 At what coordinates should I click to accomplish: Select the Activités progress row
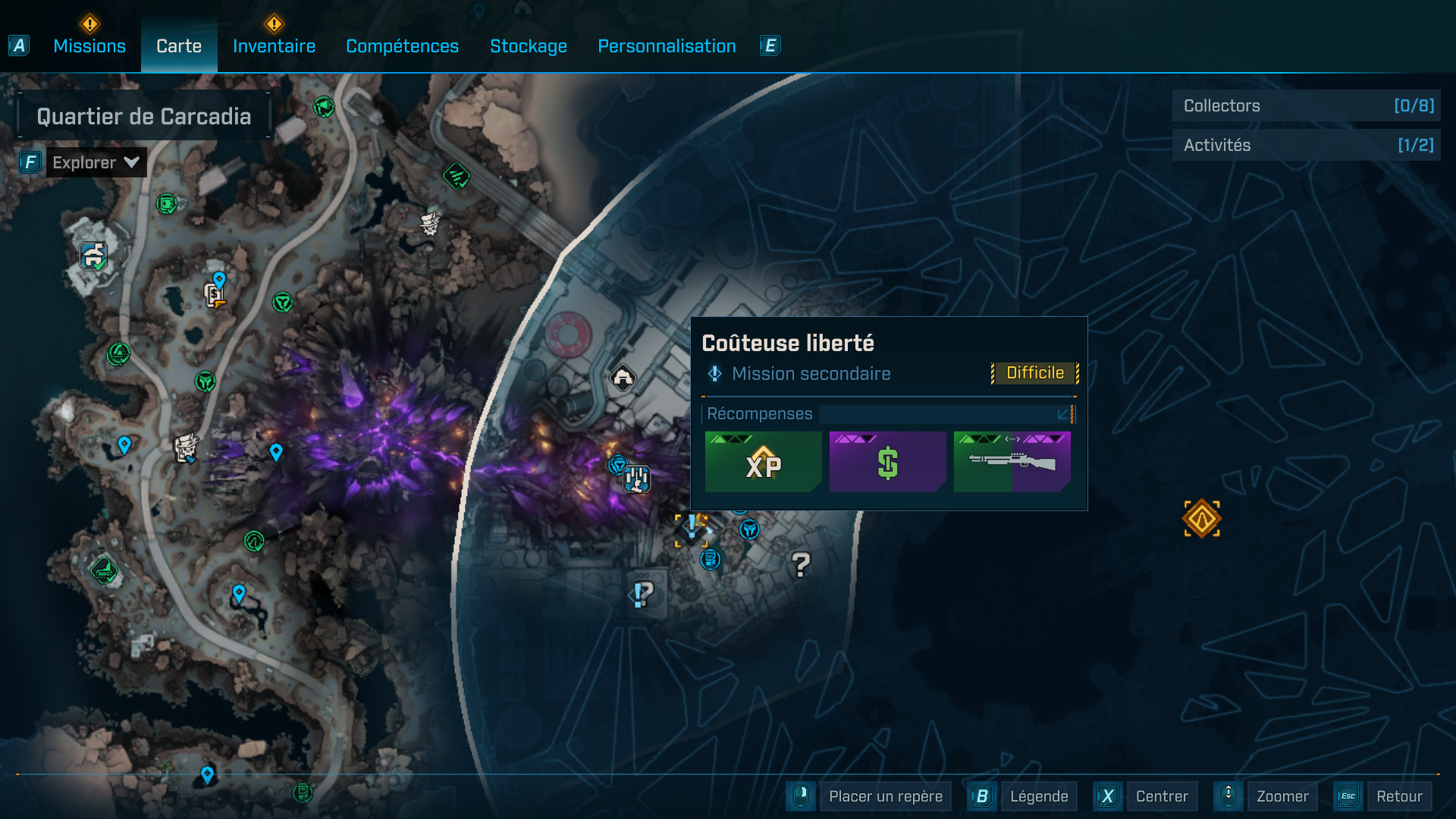tap(1306, 145)
